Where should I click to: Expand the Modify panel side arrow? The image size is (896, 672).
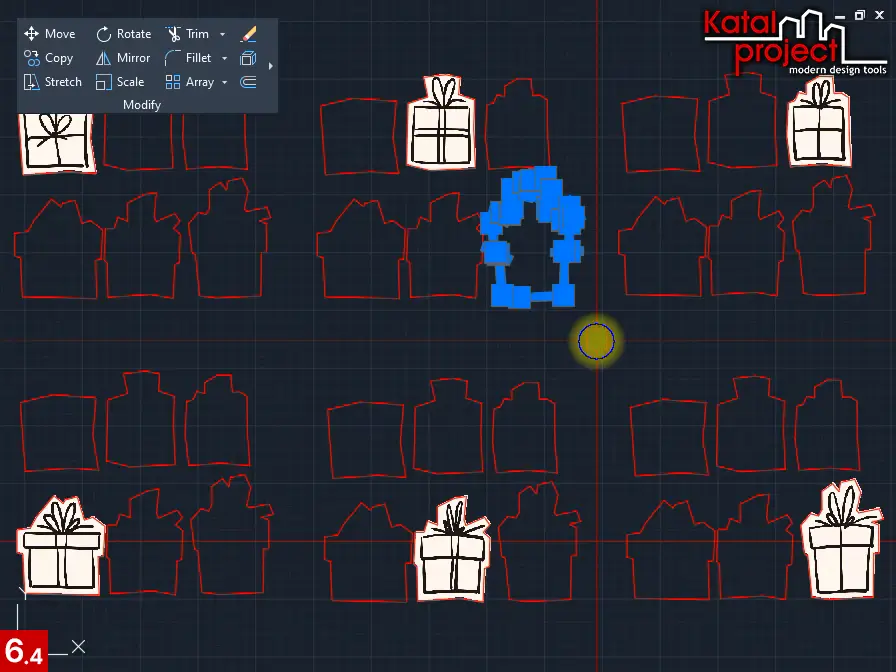271,66
